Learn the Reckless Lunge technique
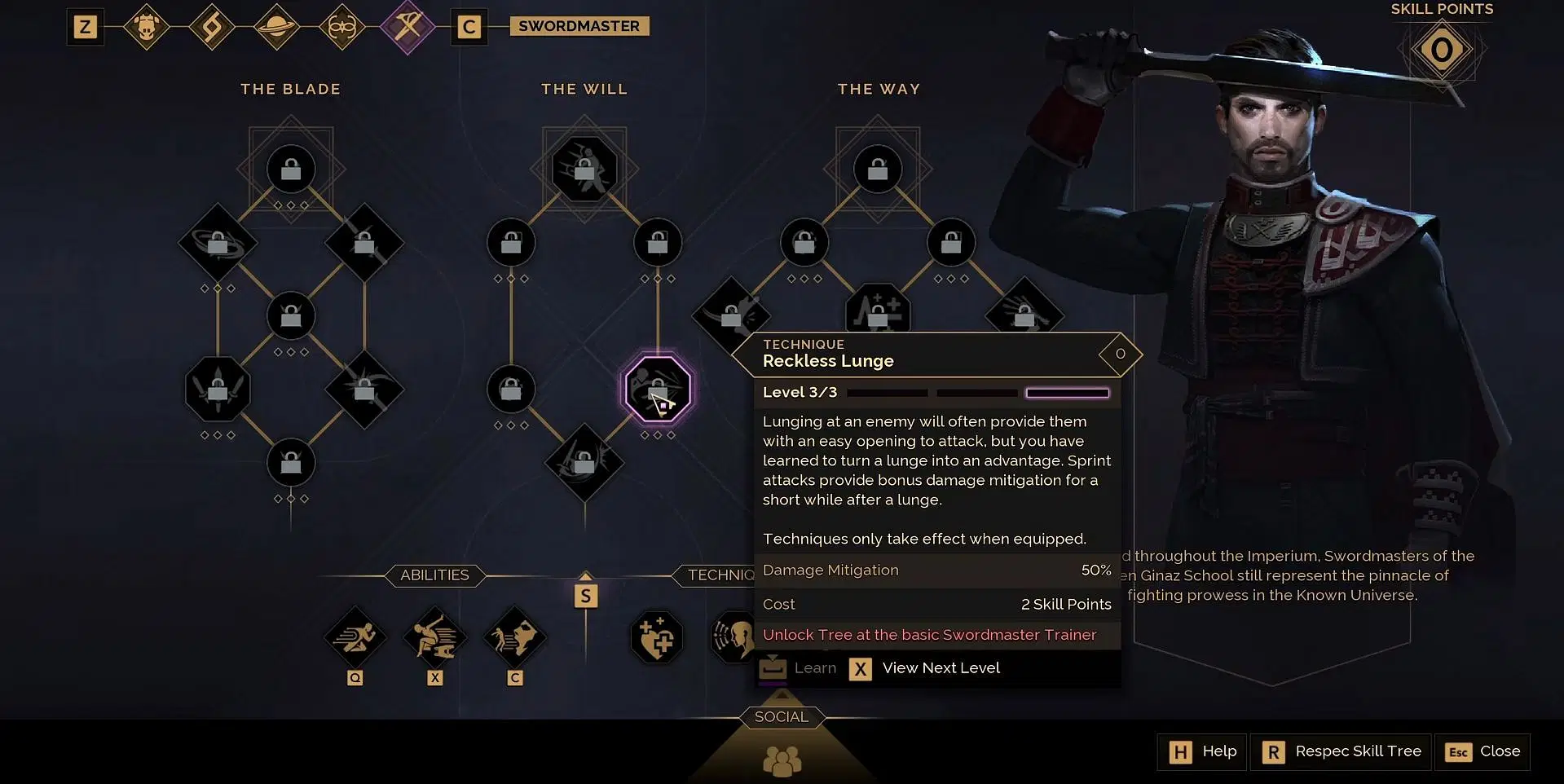 point(798,668)
